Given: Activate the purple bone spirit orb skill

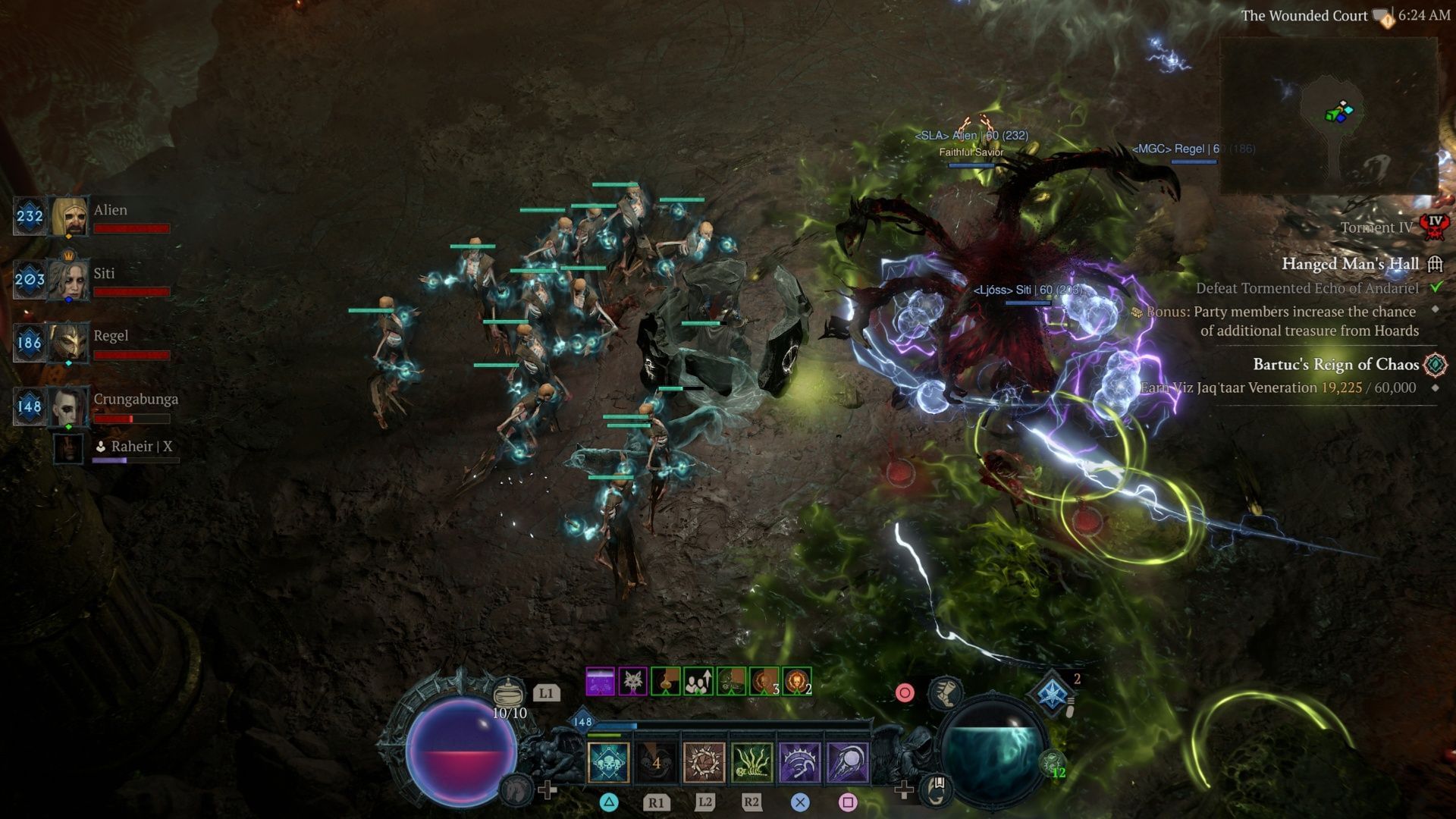Looking at the screenshot, I should [847, 762].
